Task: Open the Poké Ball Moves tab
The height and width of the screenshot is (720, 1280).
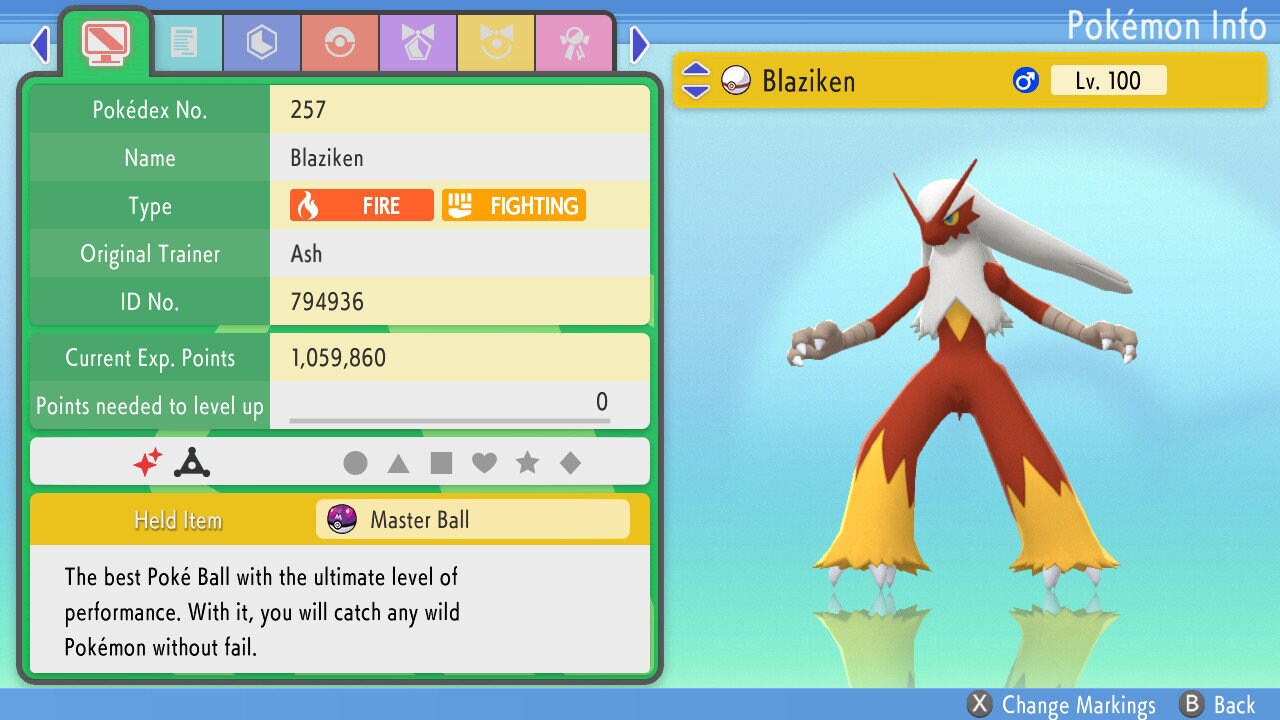Action: [340, 42]
